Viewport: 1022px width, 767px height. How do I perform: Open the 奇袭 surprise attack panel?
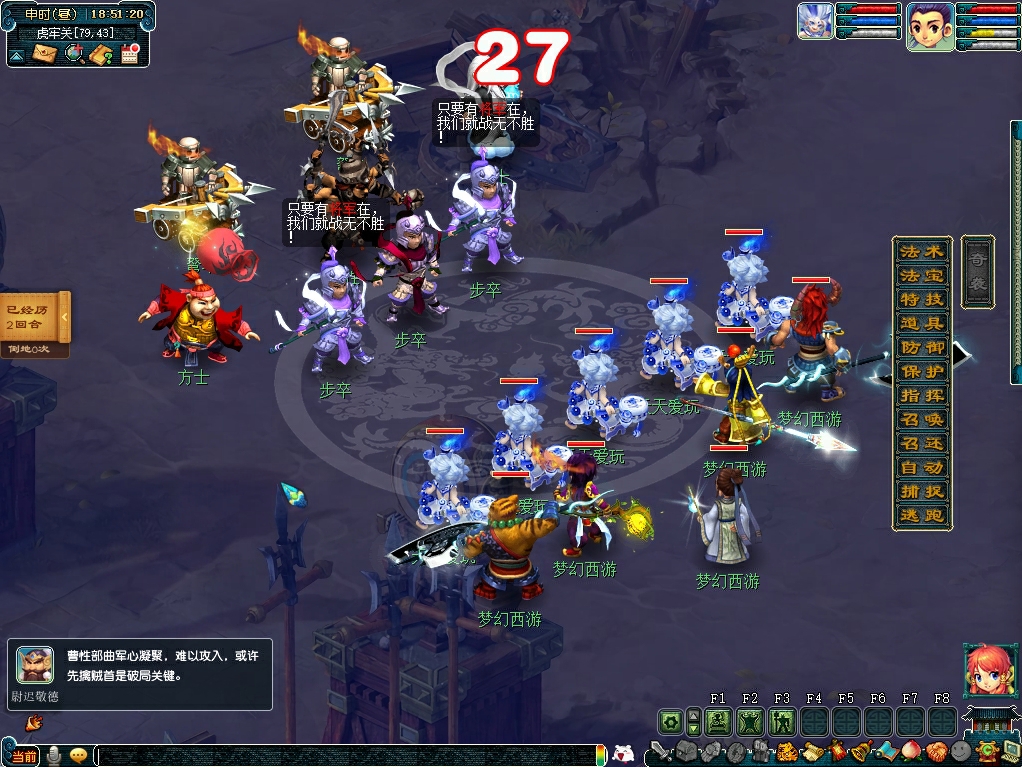point(977,271)
